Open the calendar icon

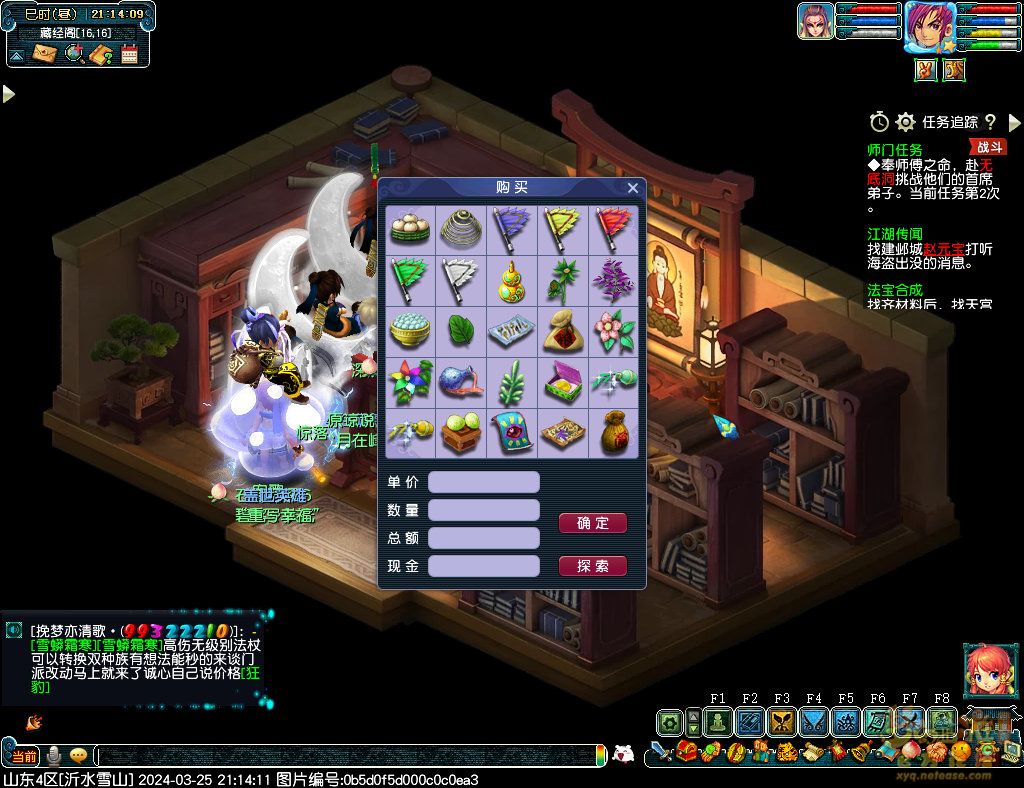pyautogui.click(x=129, y=54)
